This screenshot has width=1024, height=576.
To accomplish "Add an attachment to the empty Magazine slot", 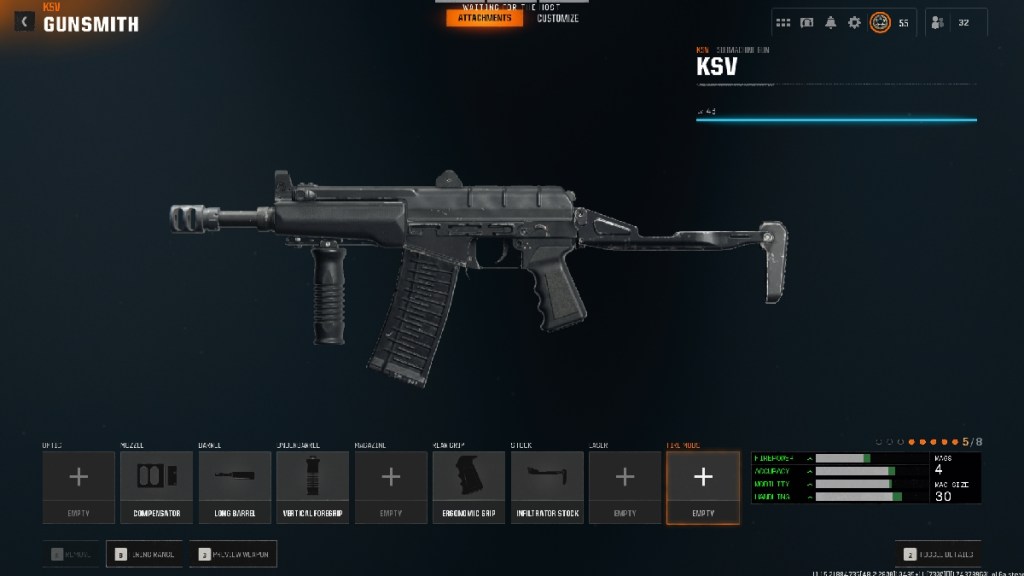I will (x=390, y=487).
